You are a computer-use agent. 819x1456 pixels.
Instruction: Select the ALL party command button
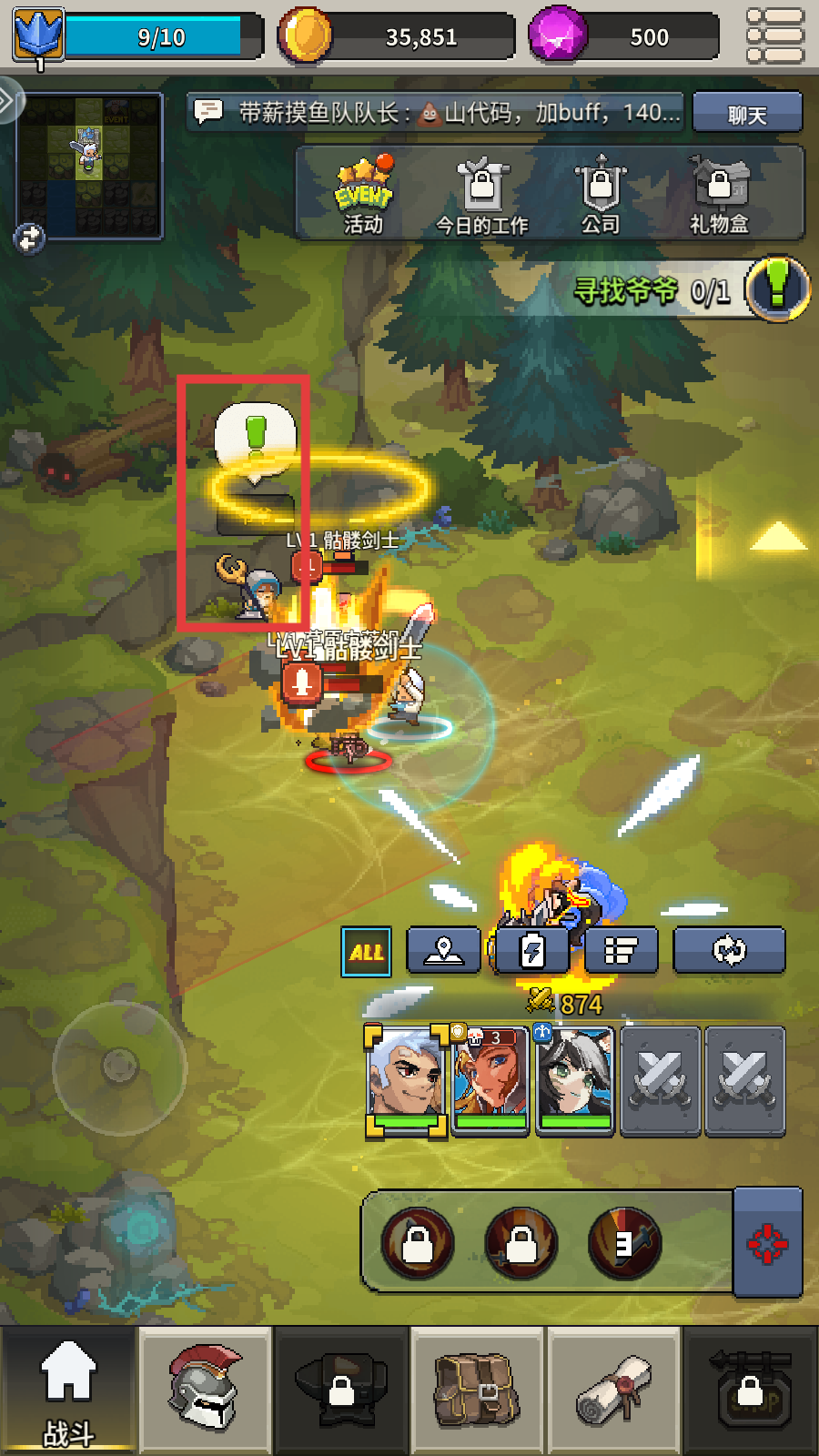[366, 952]
